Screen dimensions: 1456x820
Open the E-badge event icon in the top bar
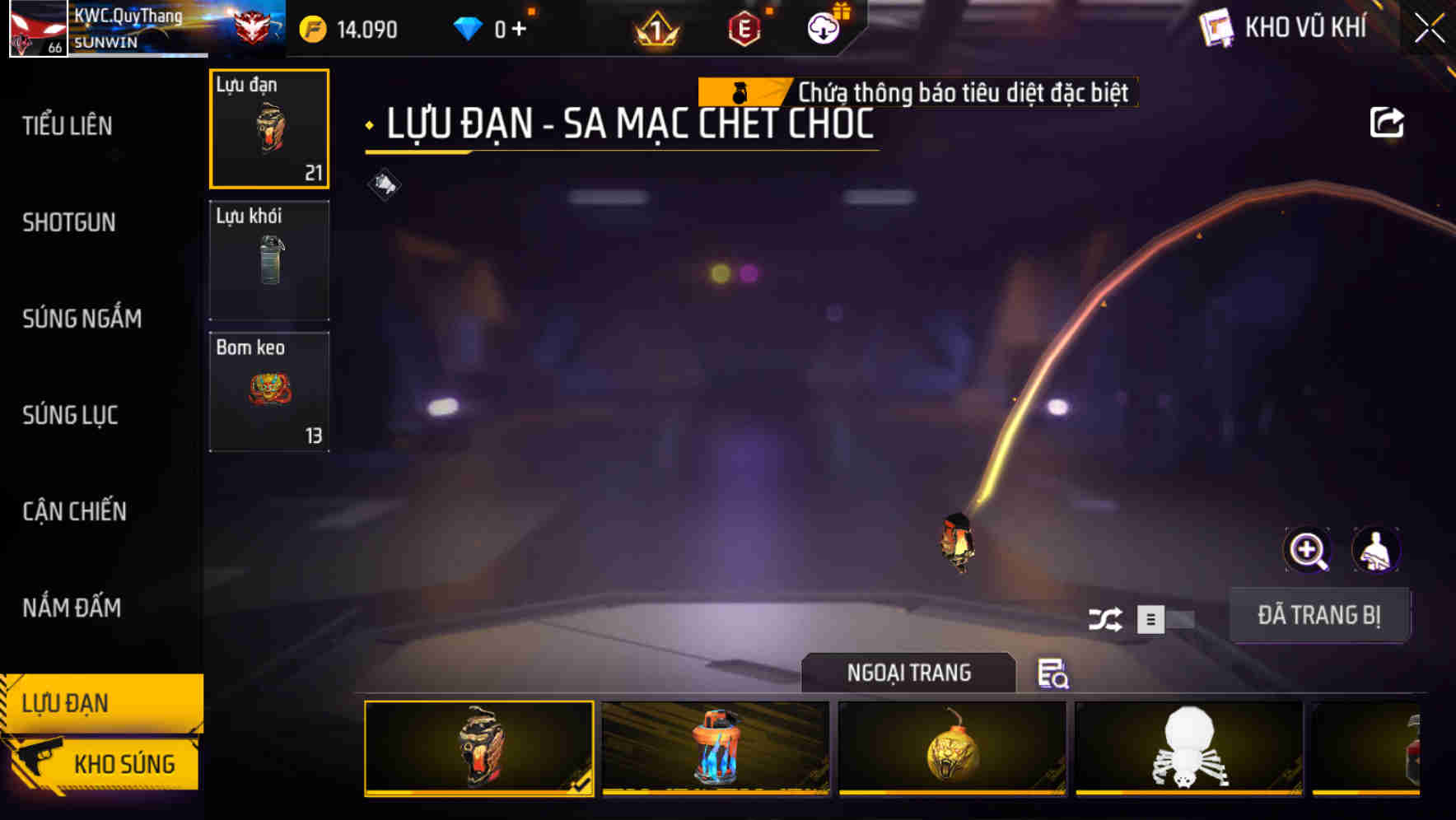[x=744, y=26]
